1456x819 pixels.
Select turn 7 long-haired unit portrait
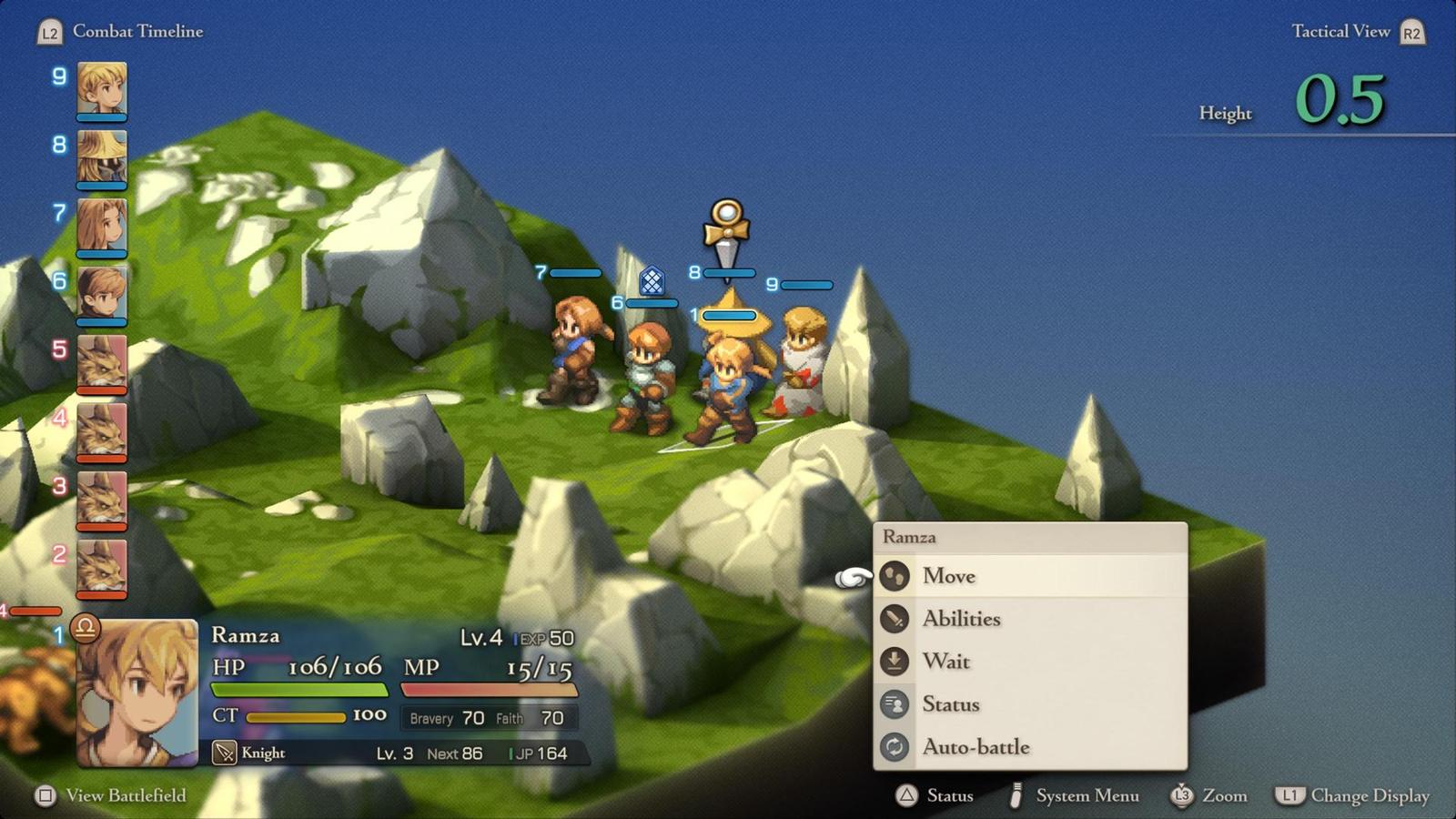click(102, 225)
